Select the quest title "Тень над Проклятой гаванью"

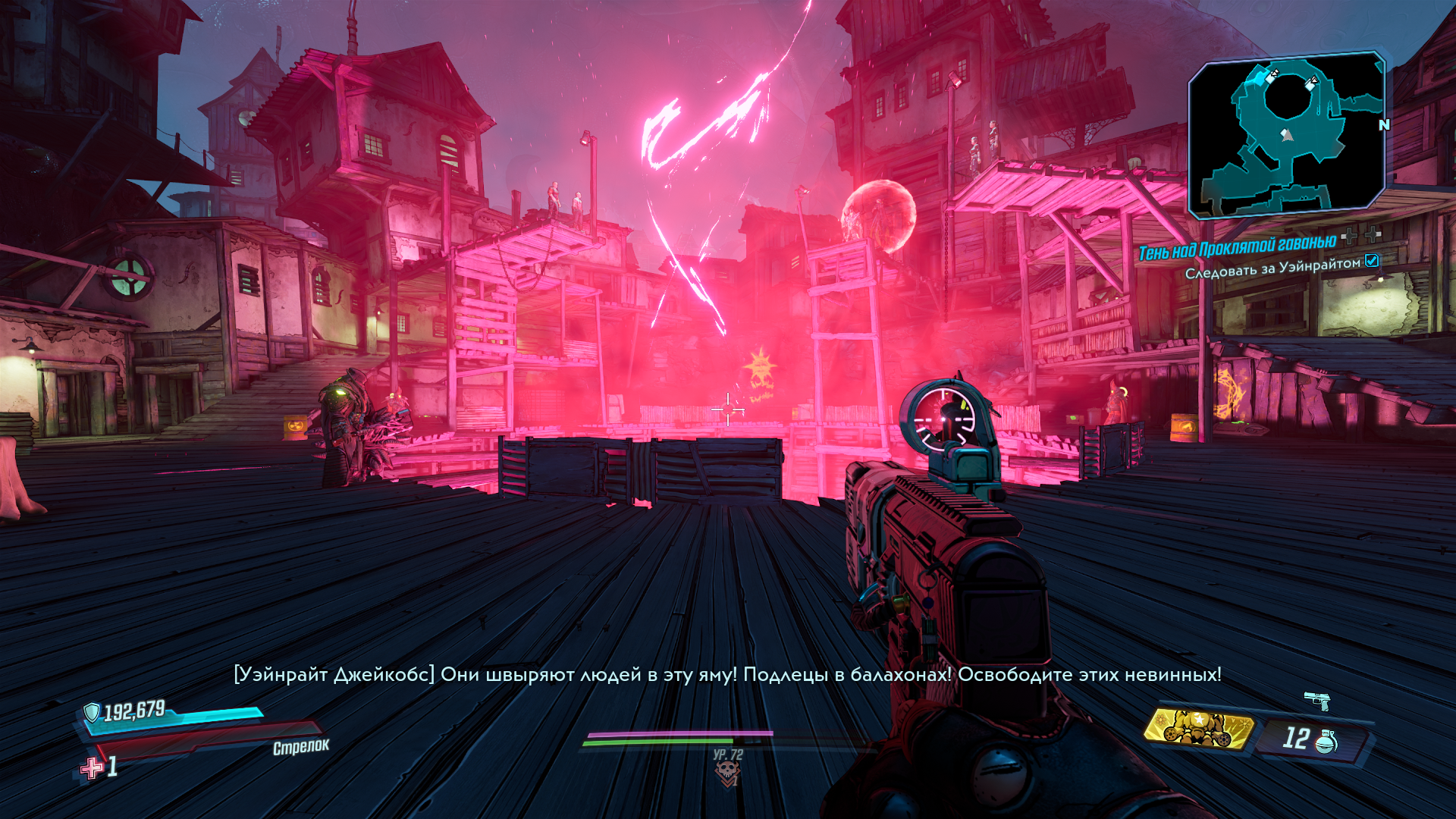point(1237,246)
